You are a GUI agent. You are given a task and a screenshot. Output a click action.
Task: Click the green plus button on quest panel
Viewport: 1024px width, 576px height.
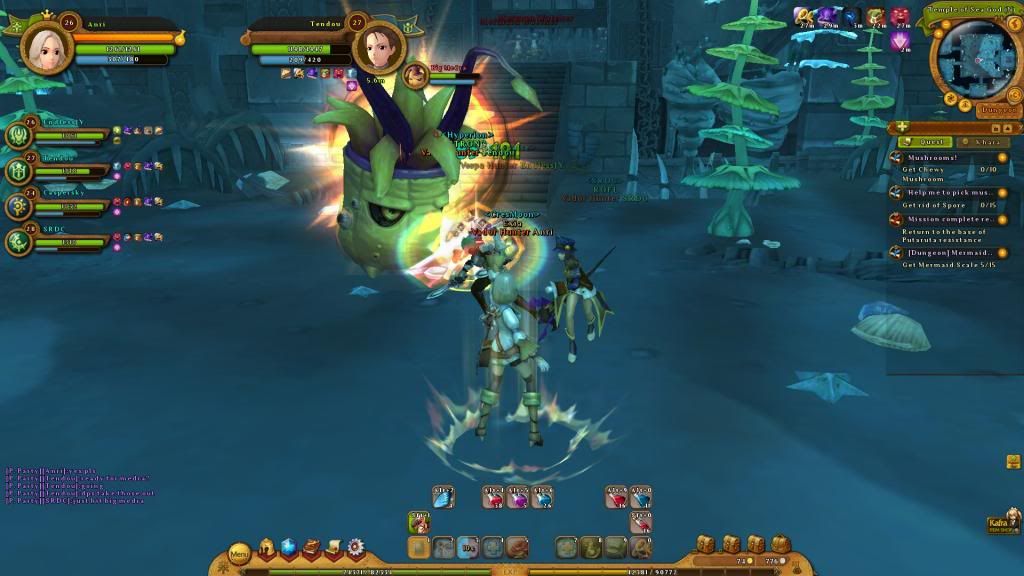coord(903,128)
